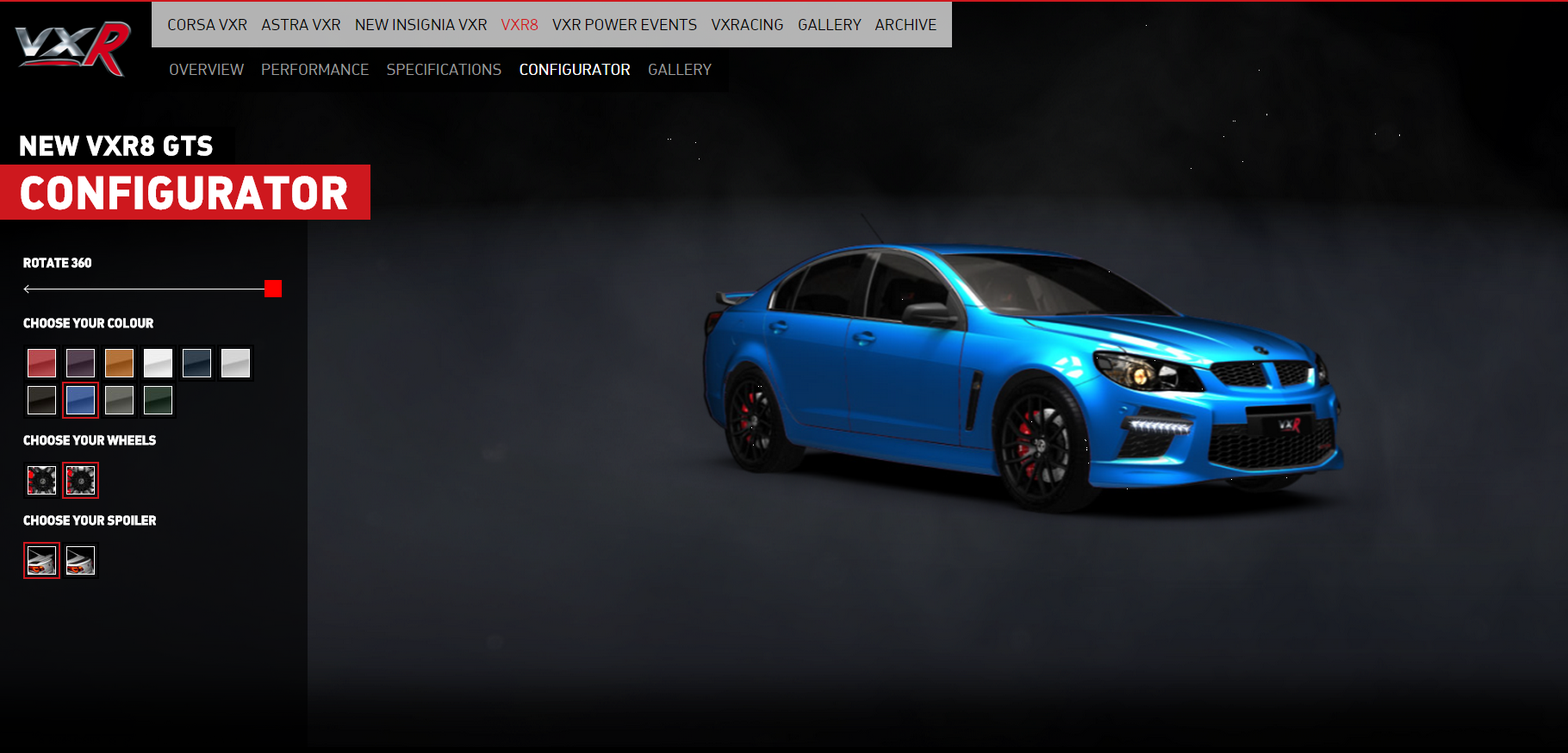Switch the car to white paint
The height and width of the screenshot is (753, 1568).
158,363
